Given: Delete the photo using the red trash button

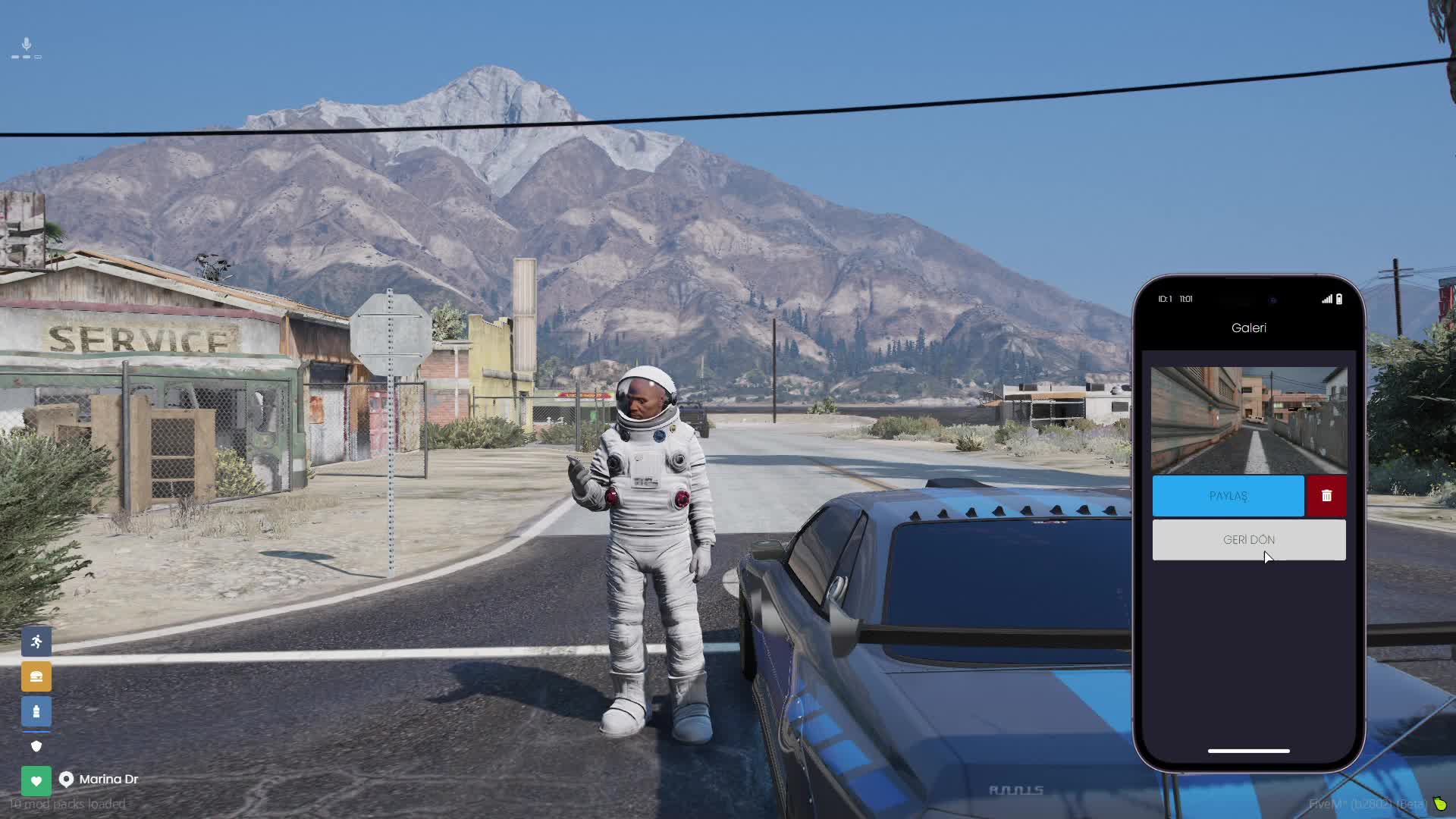Looking at the screenshot, I should pos(1326,496).
